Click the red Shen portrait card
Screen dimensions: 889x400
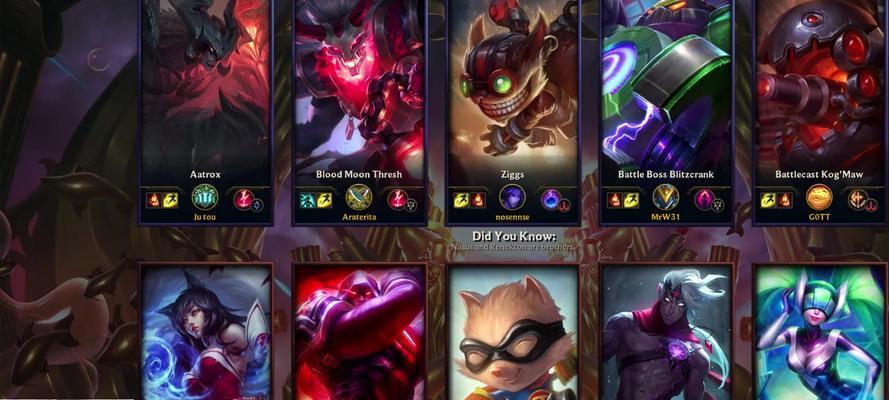359,332
